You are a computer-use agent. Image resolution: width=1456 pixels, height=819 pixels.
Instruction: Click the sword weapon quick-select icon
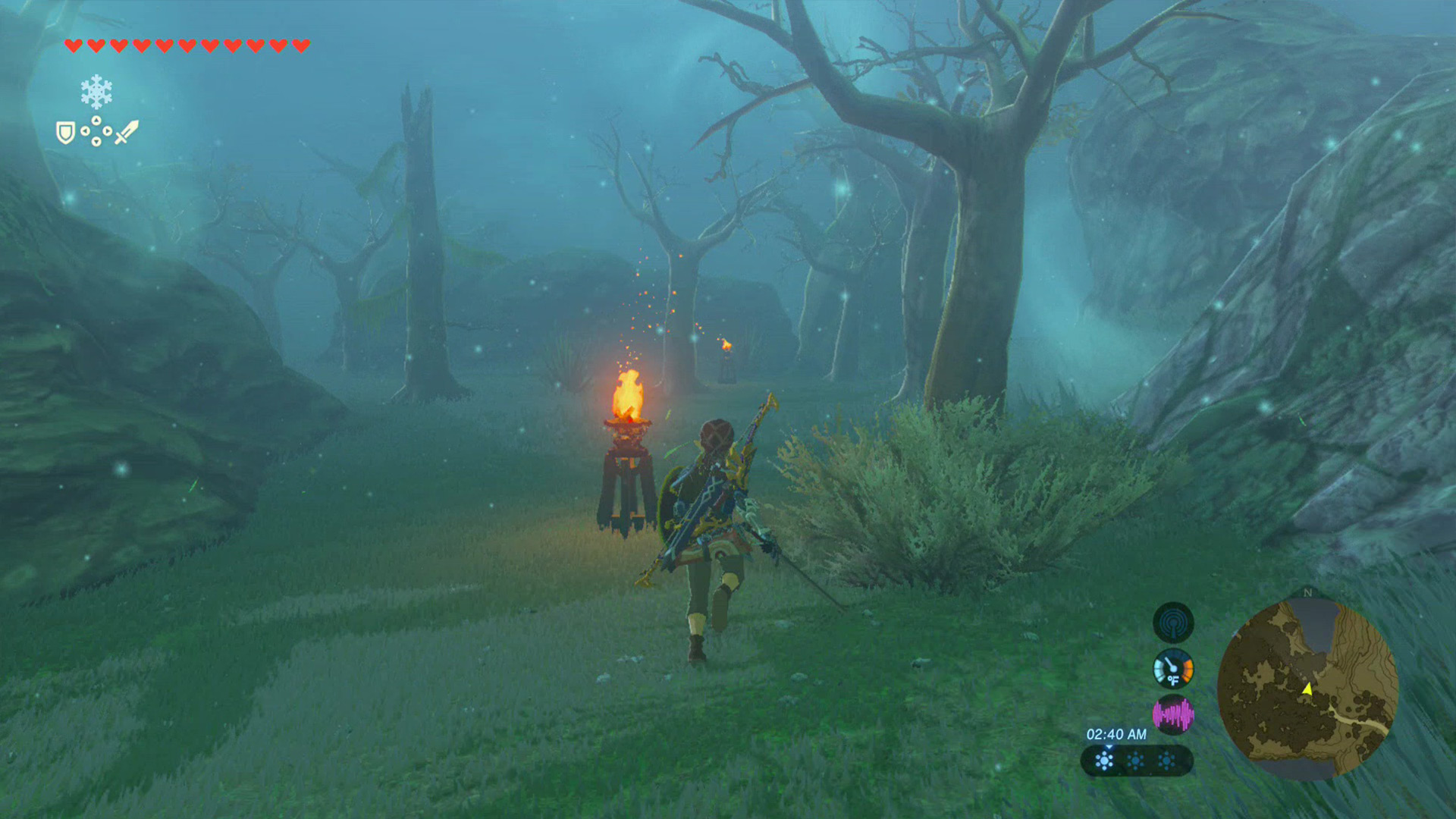click(x=127, y=132)
